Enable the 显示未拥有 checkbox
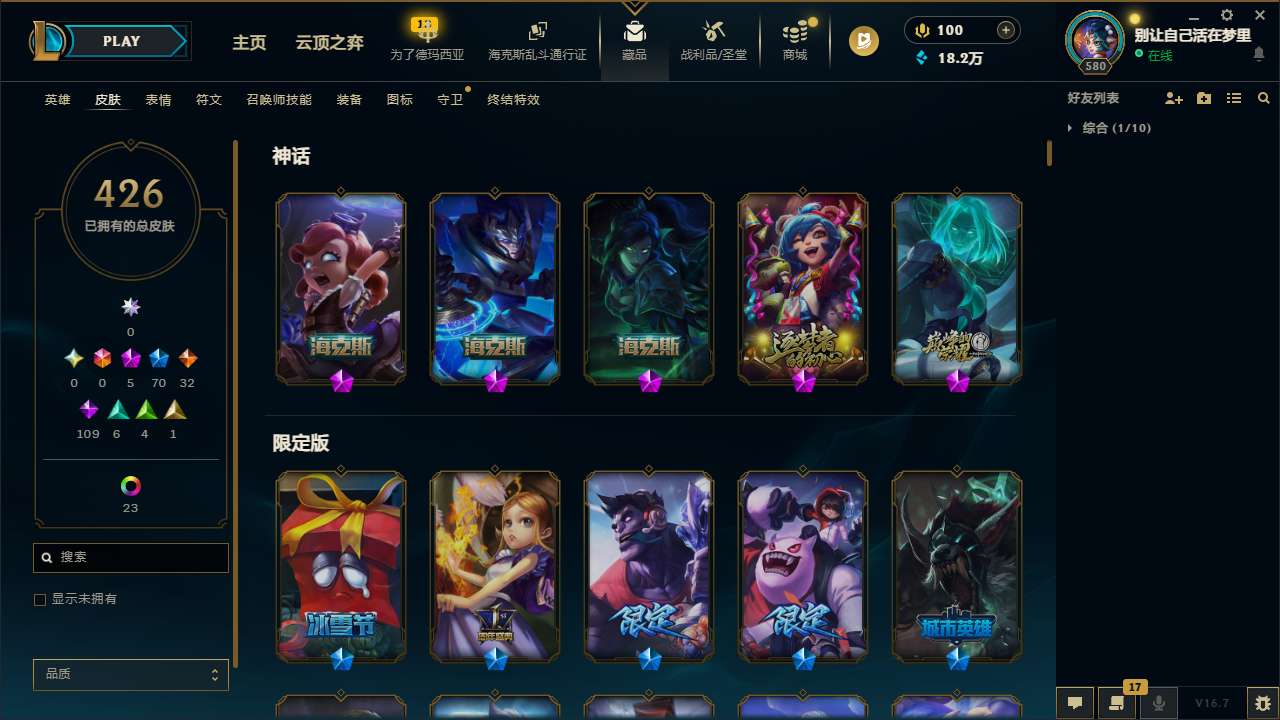1280x720 pixels. pyautogui.click(x=40, y=599)
